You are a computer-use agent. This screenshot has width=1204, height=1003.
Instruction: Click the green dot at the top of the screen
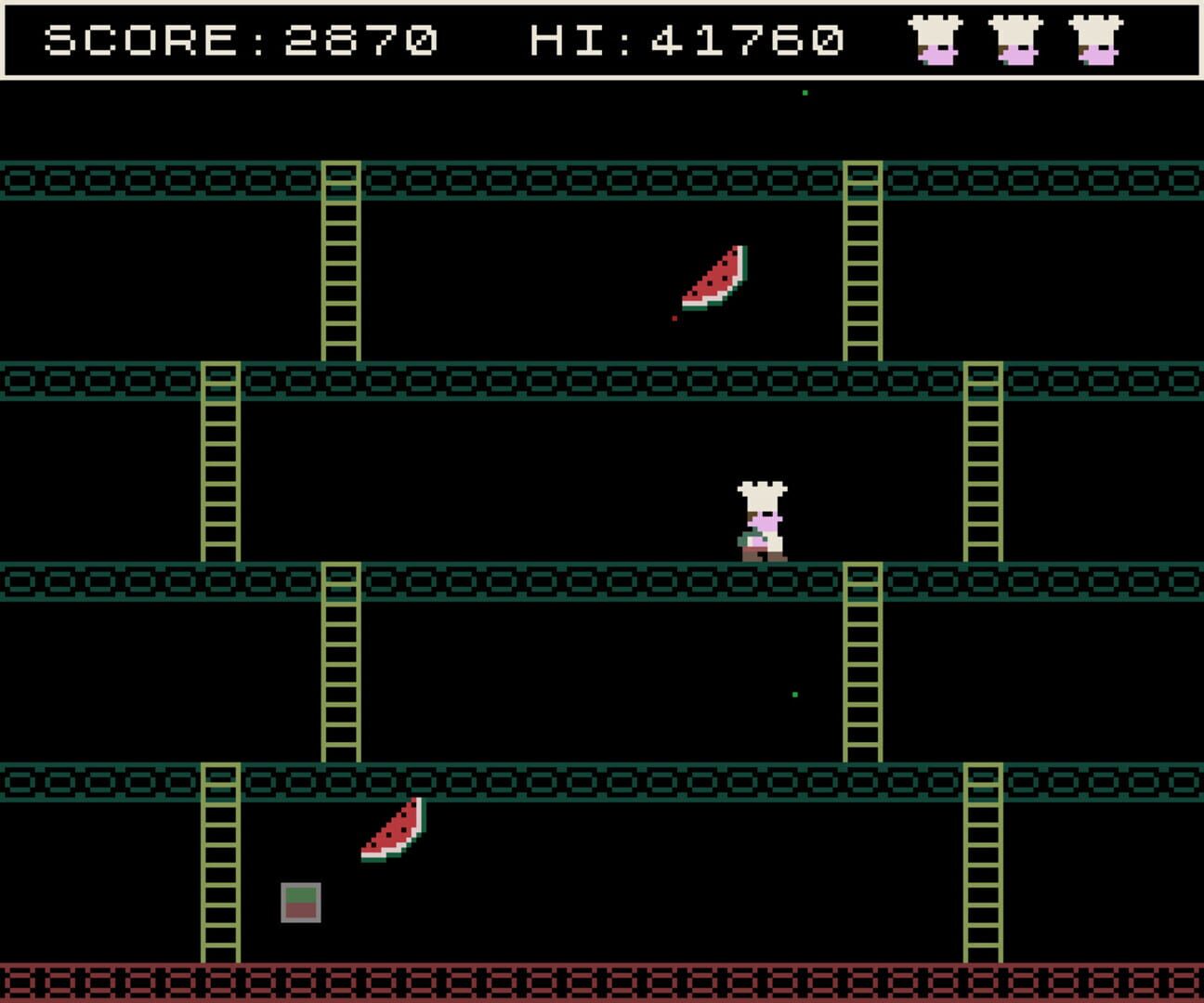click(x=803, y=93)
